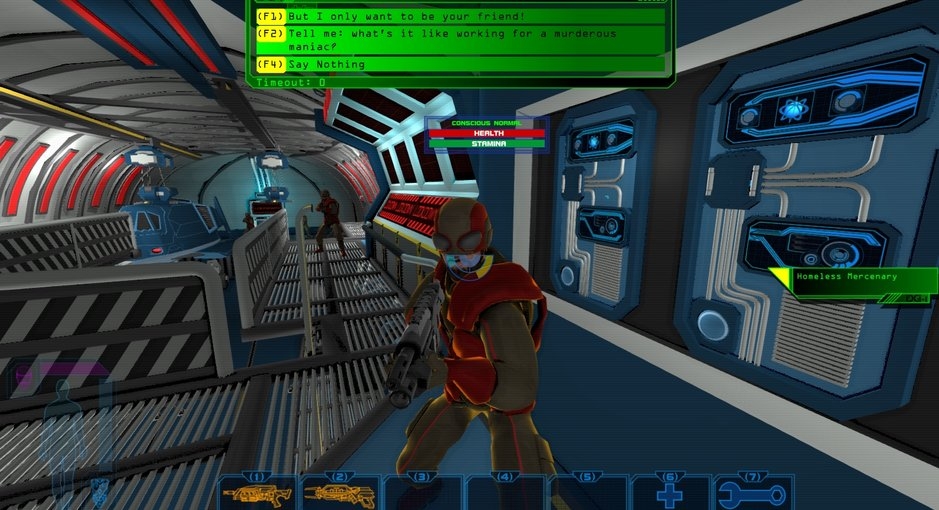This screenshot has height=510, width=939.
Task: Activate the wrench tool in slot 7
Action: 752,493
